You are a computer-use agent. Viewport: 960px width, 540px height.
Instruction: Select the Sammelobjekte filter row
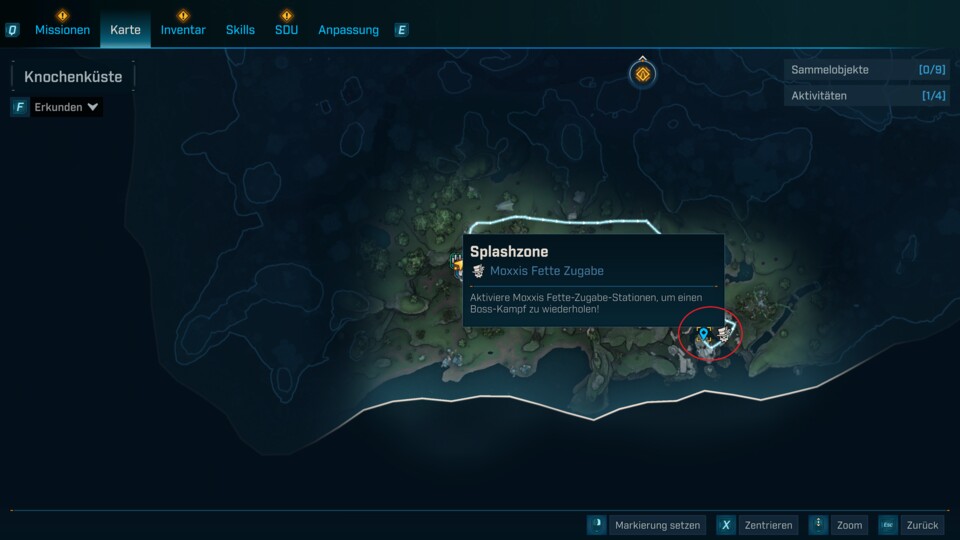(x=866, y=70)
